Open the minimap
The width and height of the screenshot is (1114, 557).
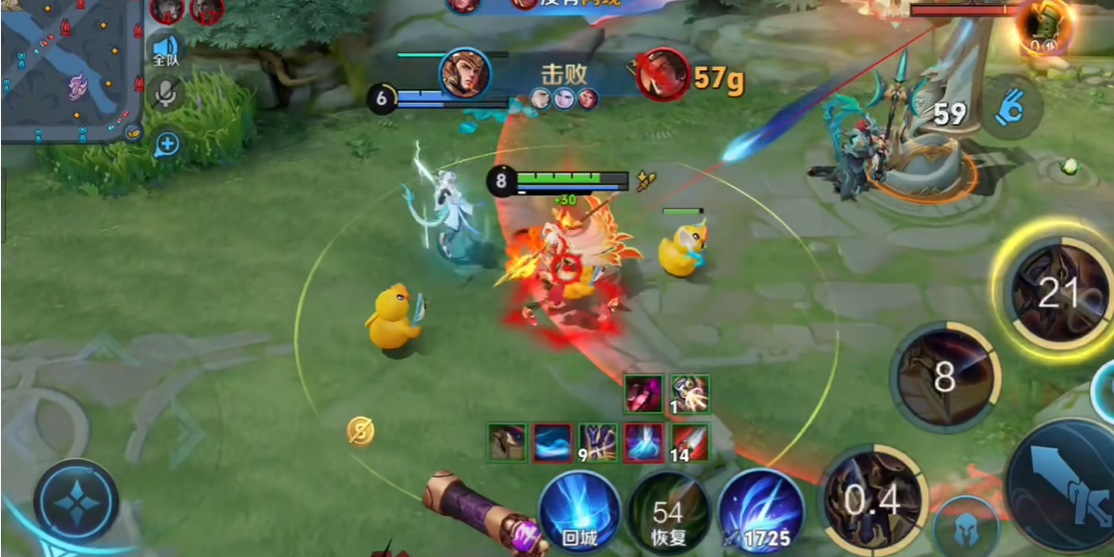coord(72,72)
